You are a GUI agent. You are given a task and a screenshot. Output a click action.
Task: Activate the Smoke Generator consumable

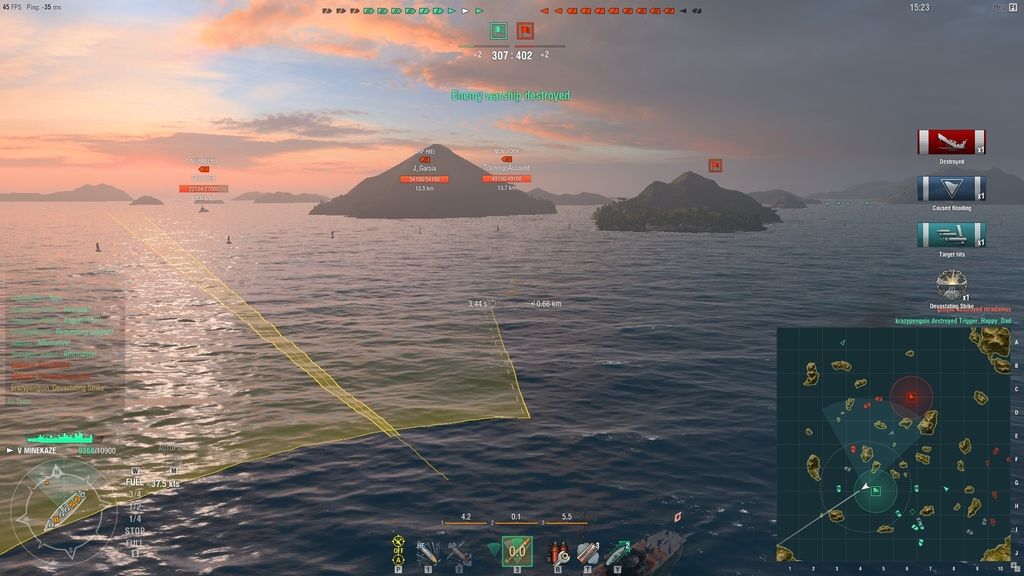[x=588, y=551]
